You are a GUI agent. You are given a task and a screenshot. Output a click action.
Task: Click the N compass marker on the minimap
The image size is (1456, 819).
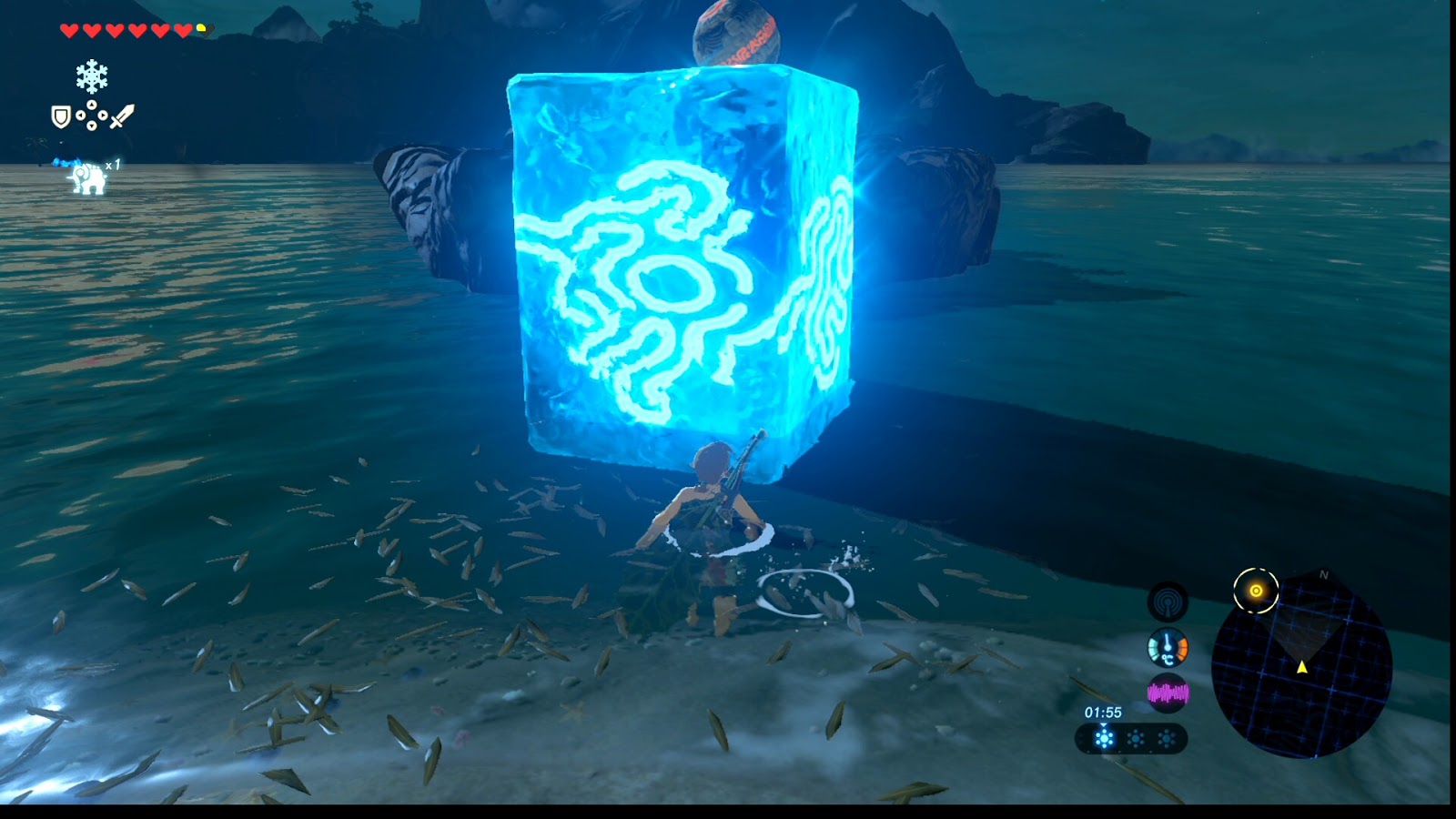click(1325, 574)
